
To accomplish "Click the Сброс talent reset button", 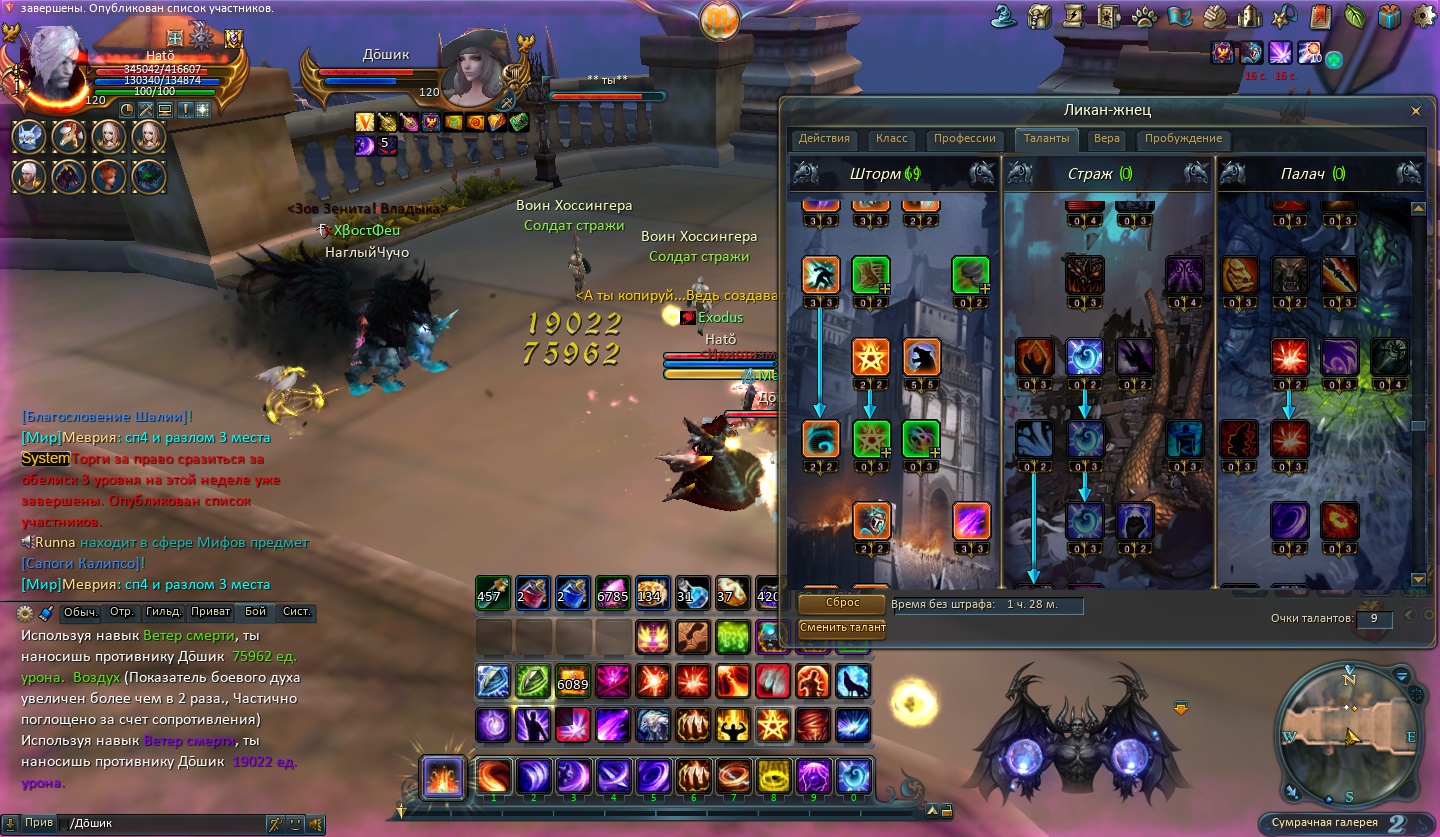I will (x=842, y=604).
